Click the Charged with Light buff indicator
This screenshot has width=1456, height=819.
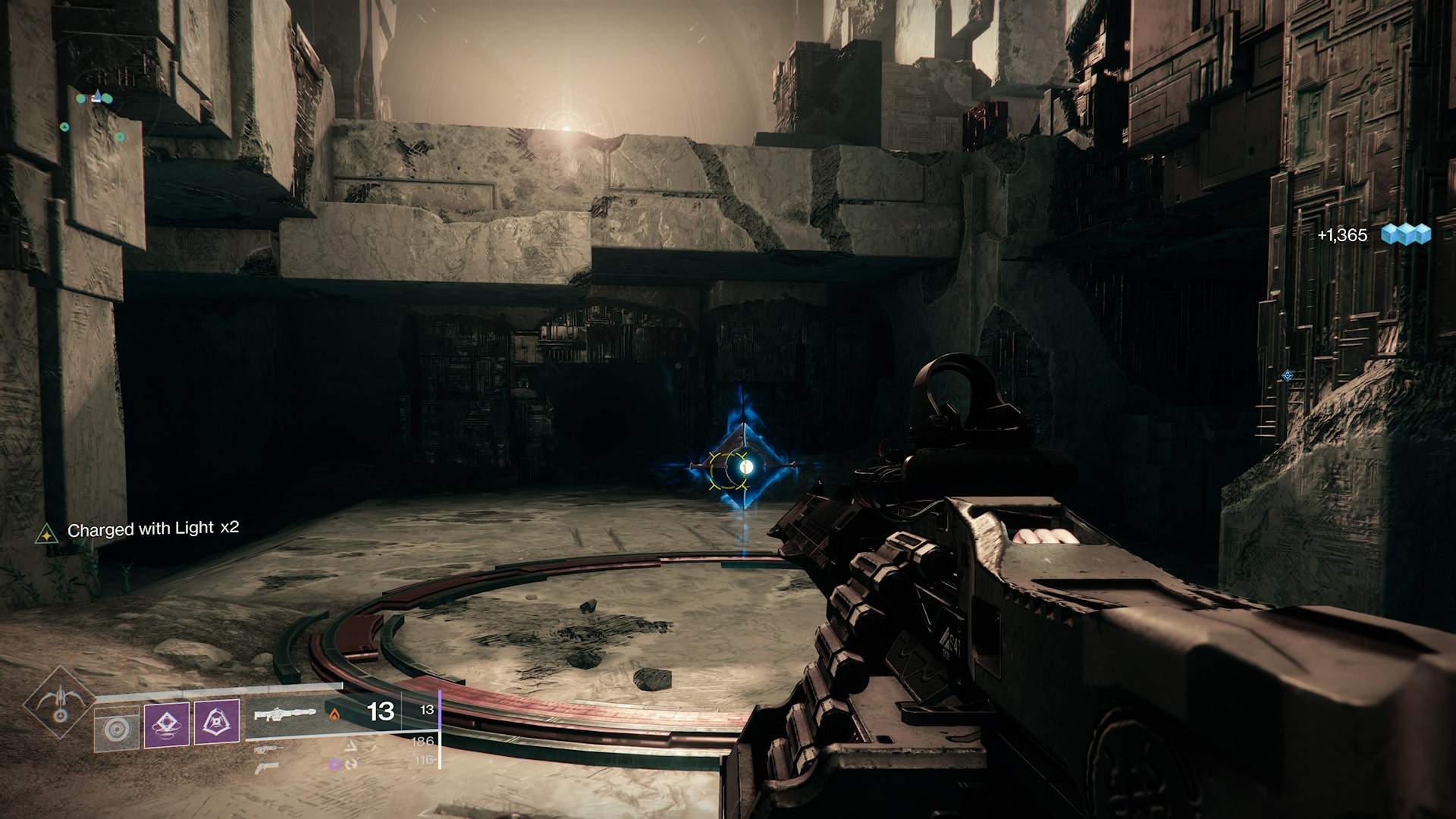click(47, 533)
